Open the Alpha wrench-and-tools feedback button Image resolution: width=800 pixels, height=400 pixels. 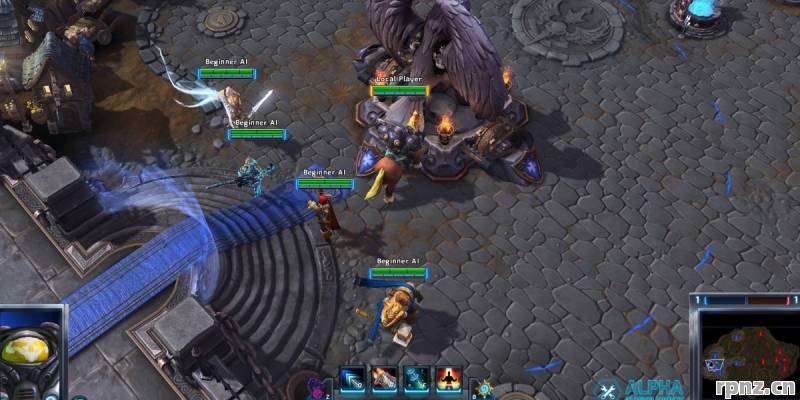tap(606, 389)
